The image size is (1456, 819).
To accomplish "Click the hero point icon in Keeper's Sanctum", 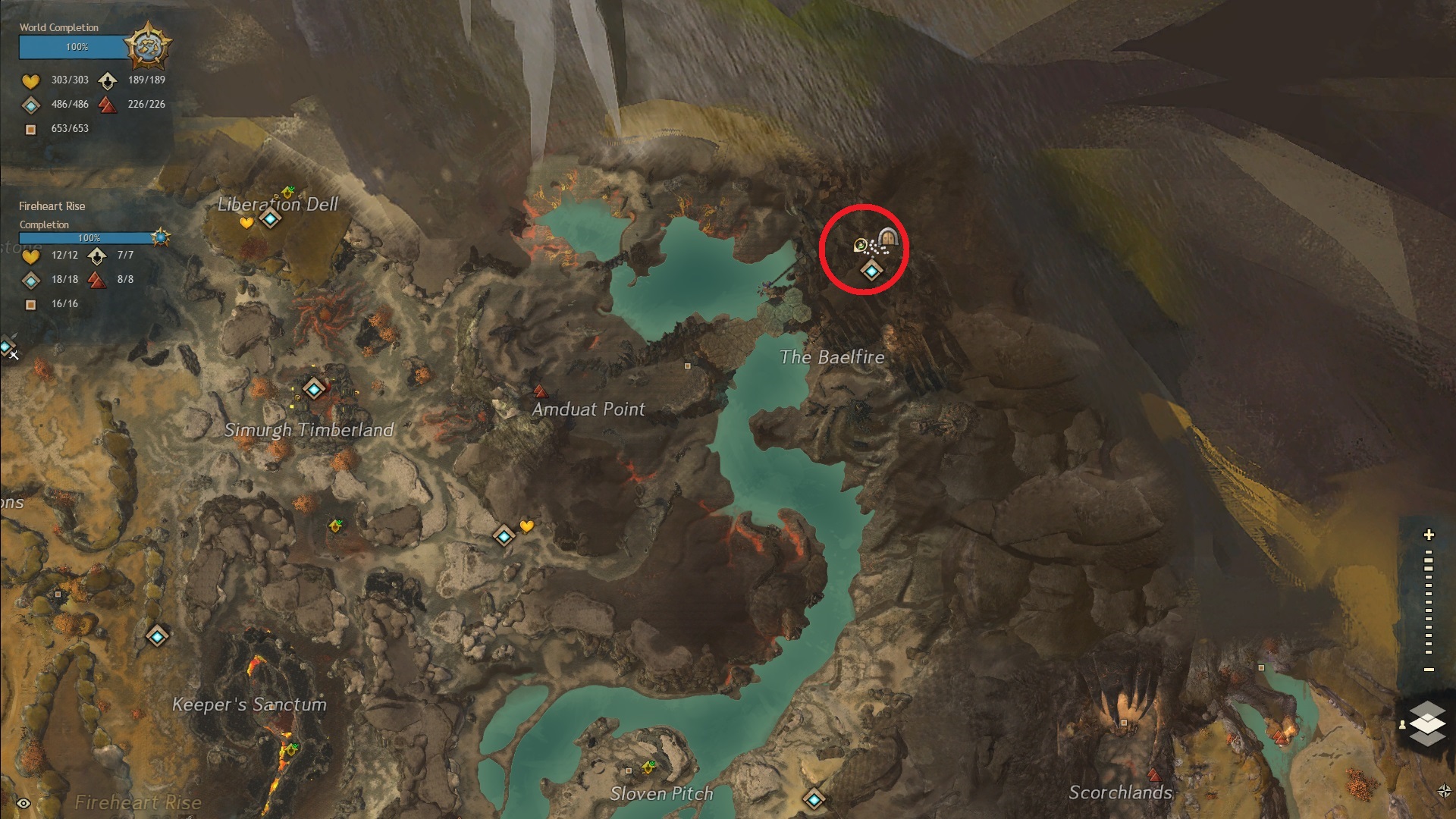I will click(x=290, y=749).
